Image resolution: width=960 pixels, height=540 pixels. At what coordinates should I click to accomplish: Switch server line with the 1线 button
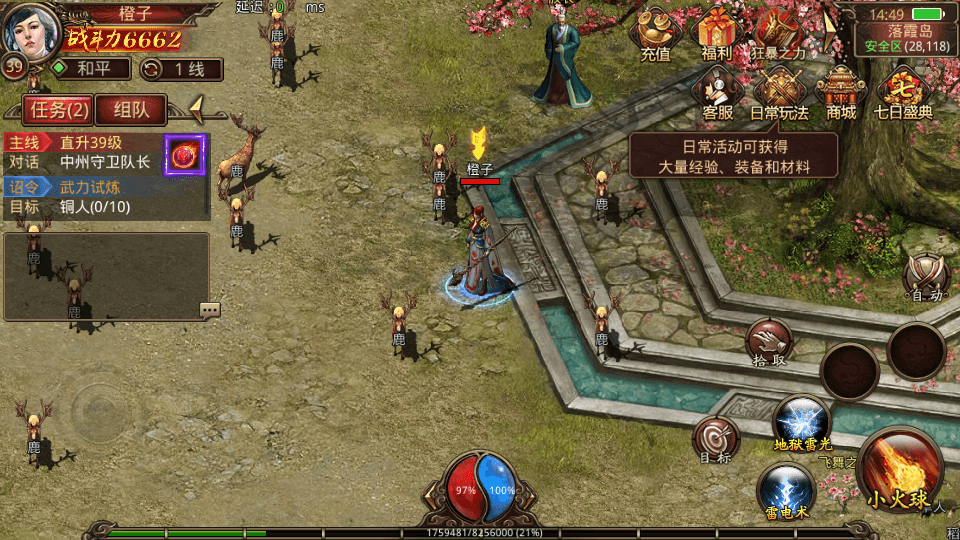[x=181, y=69]
